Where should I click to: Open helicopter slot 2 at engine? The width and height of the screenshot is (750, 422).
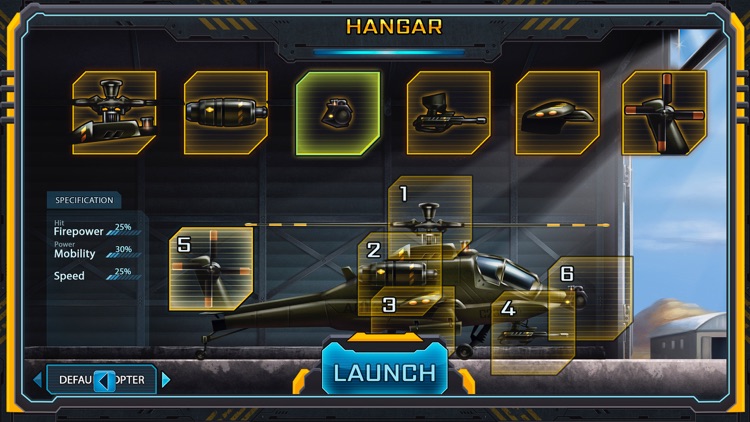click(x=385, y=264)
